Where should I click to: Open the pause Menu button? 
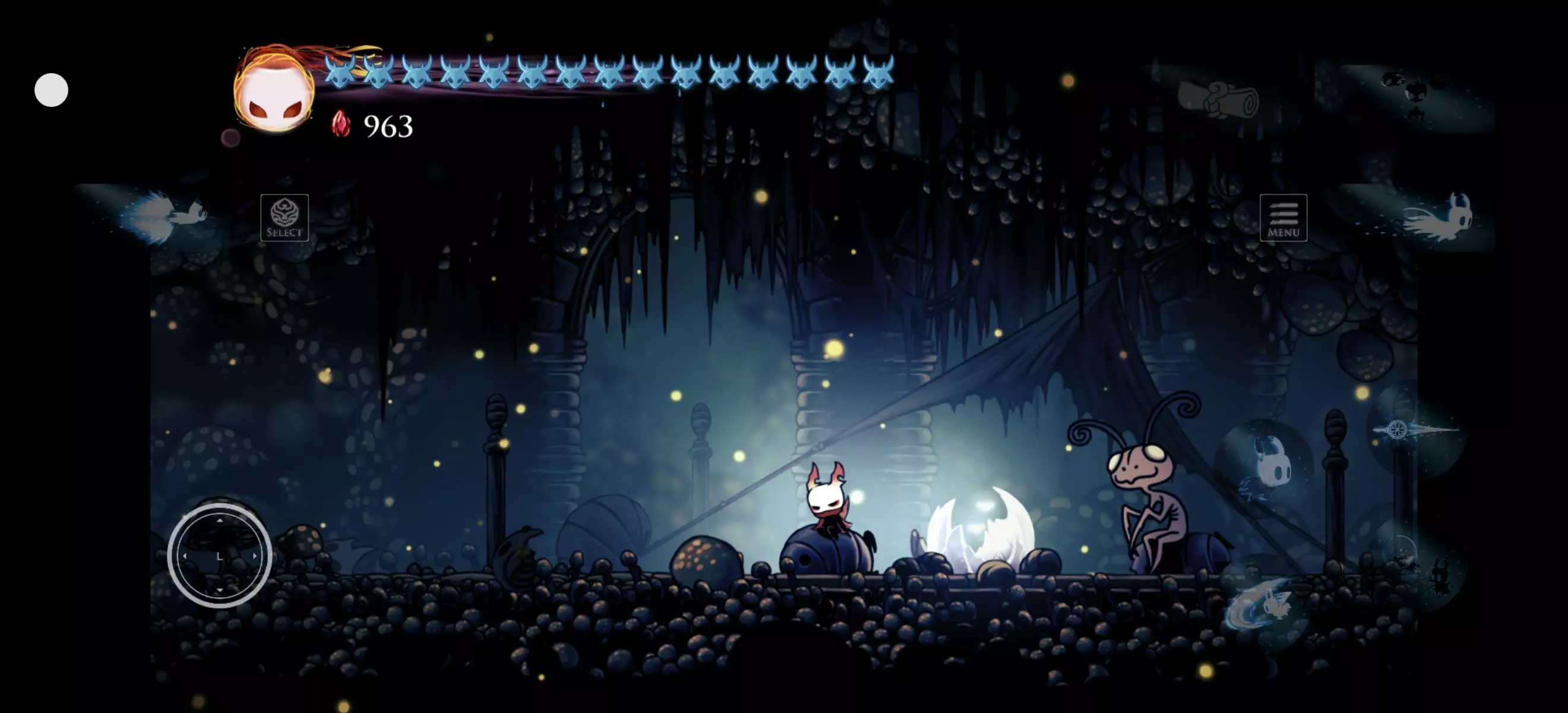click(1283, 218)
